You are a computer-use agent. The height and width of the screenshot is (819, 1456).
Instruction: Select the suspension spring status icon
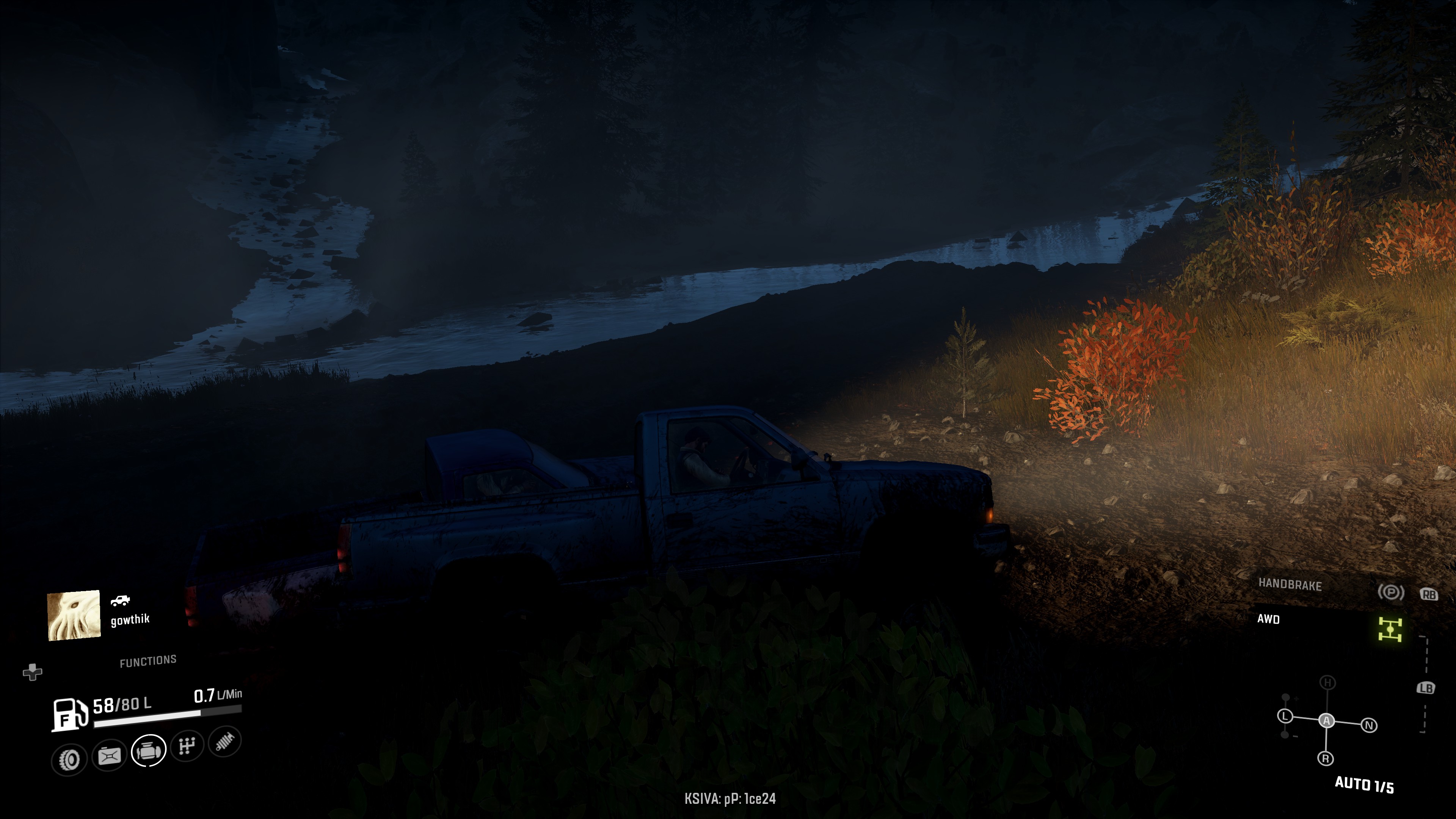click(224, 742)
